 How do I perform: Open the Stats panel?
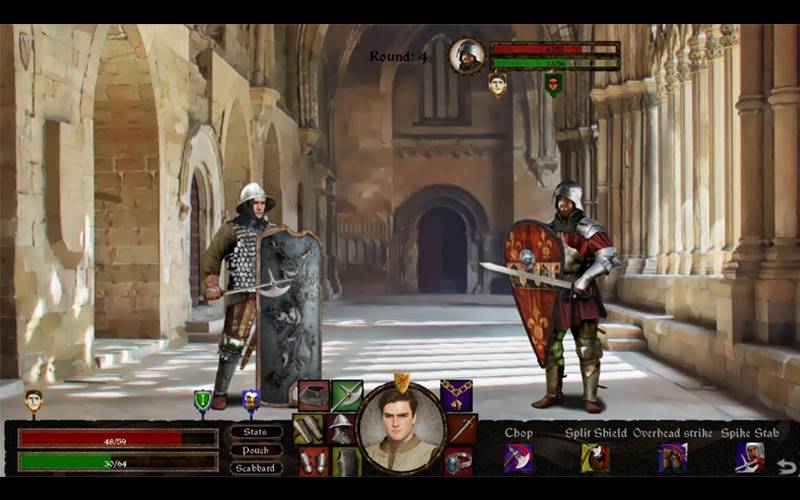point(256,432)
